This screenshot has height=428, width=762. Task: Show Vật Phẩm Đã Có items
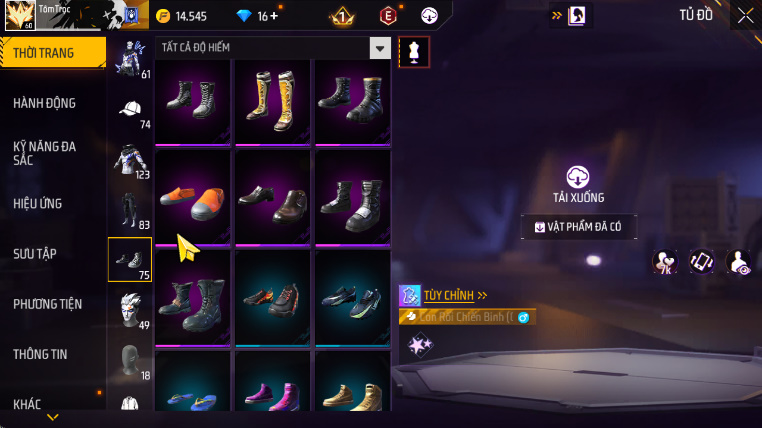click(x=578, y=227)
